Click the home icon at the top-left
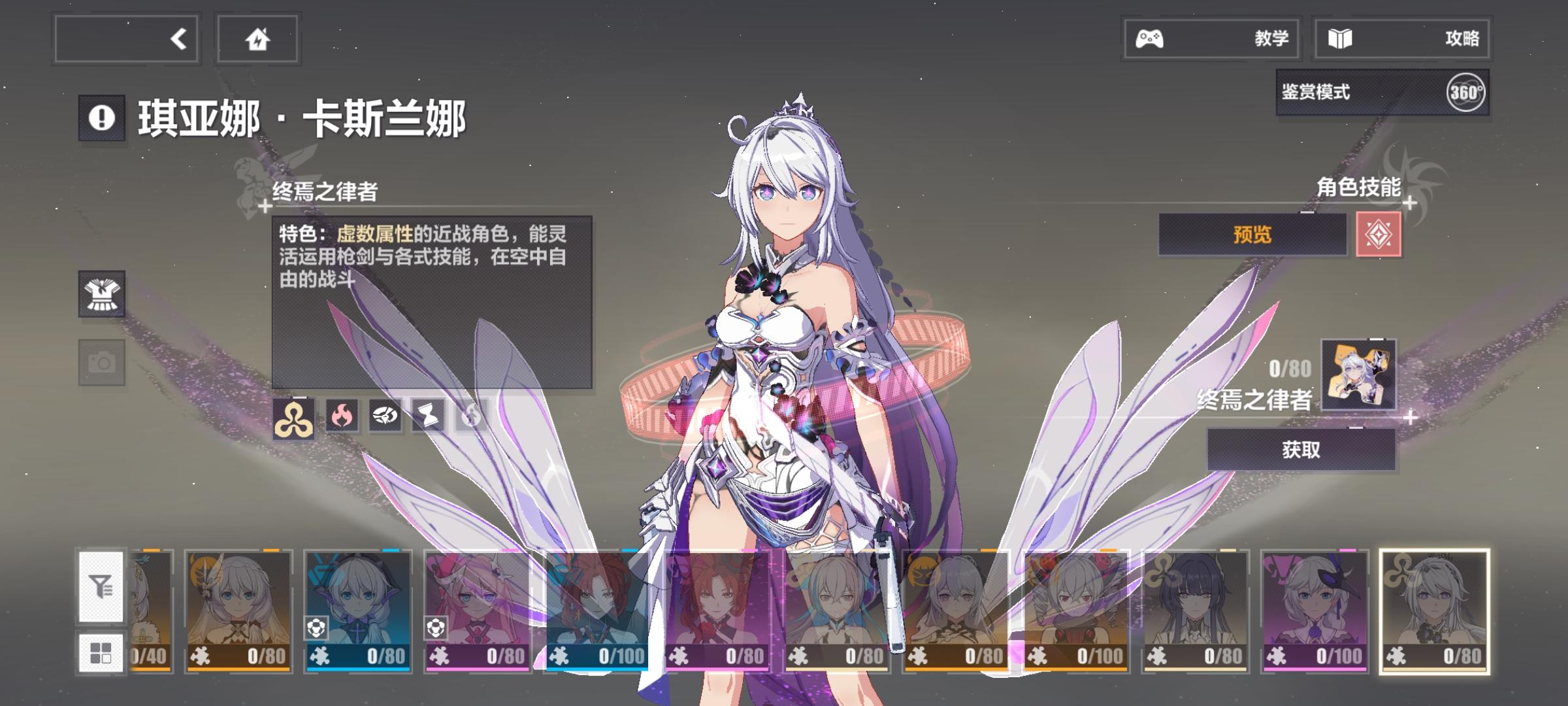The height and width of the screenshot is (706, 1568). pos(257,39)
